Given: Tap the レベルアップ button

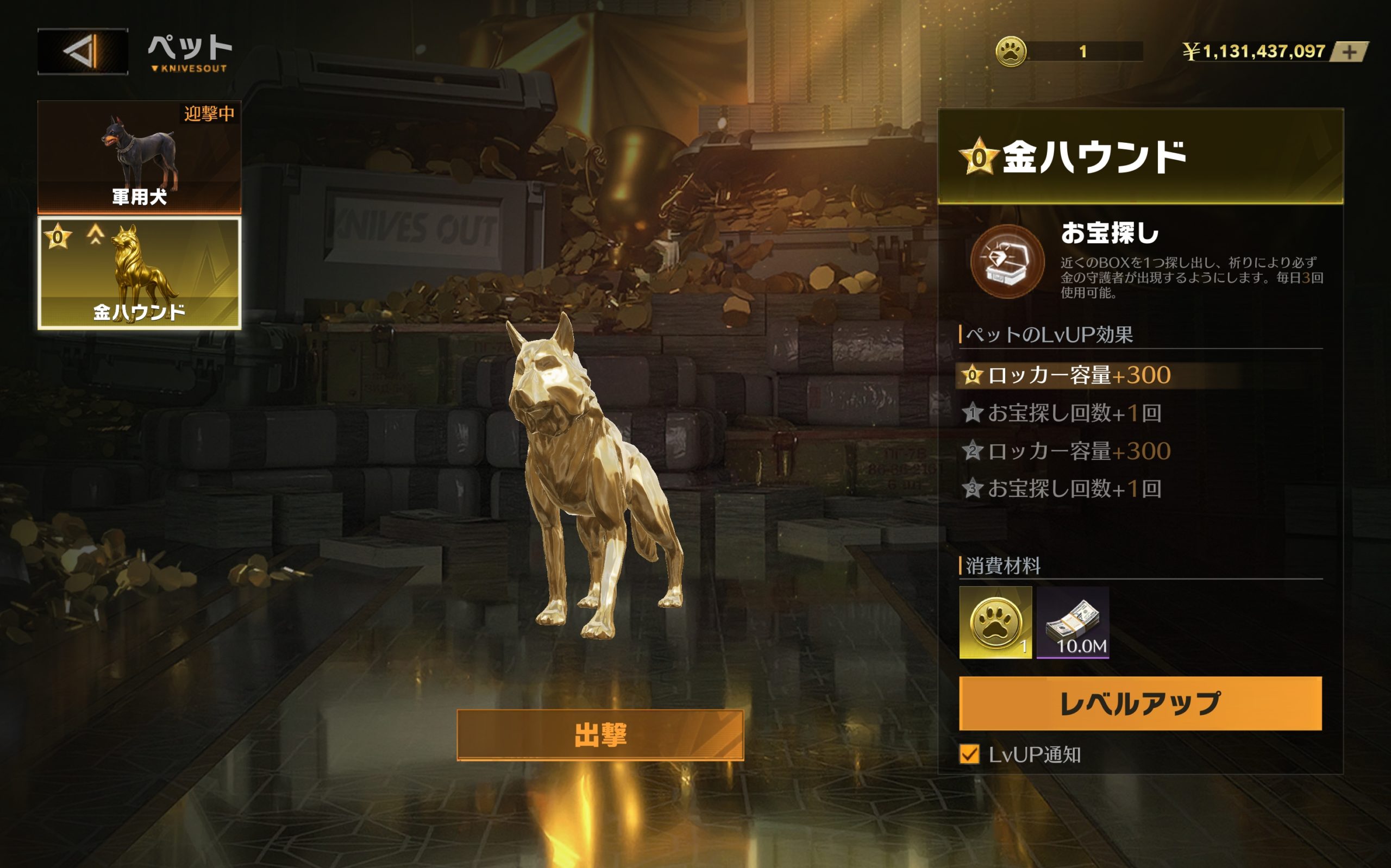Looking at the screenshot, I should (1140, 703).
